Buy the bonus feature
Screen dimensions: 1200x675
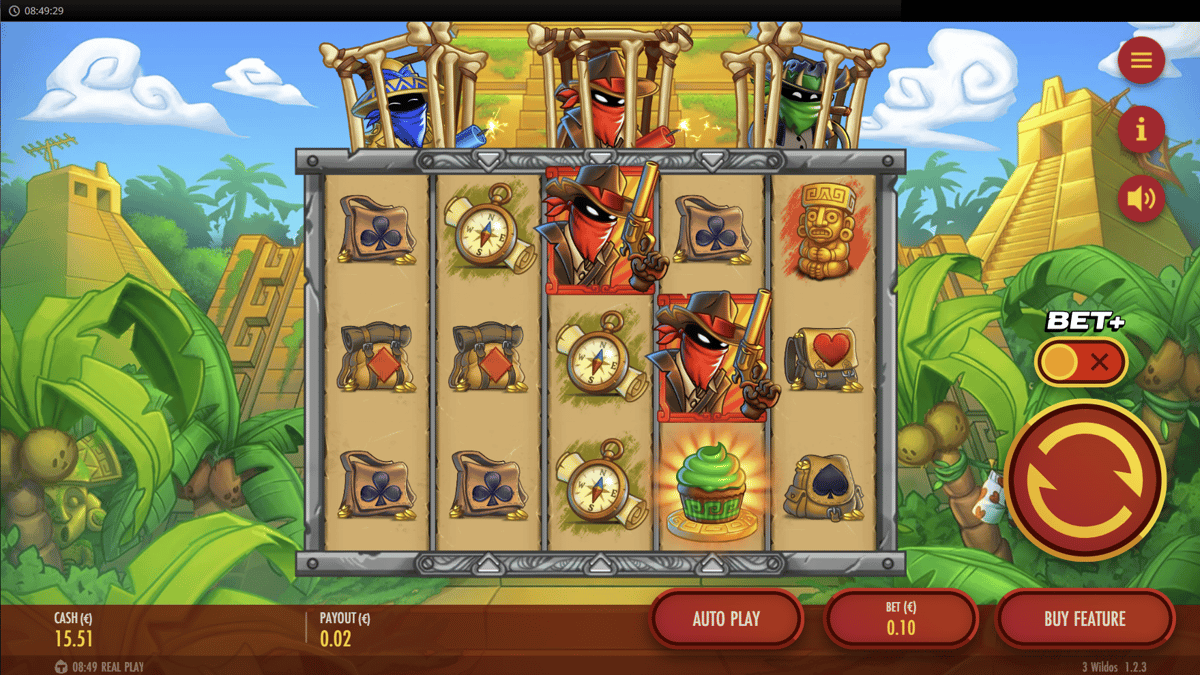point(1084,619)
